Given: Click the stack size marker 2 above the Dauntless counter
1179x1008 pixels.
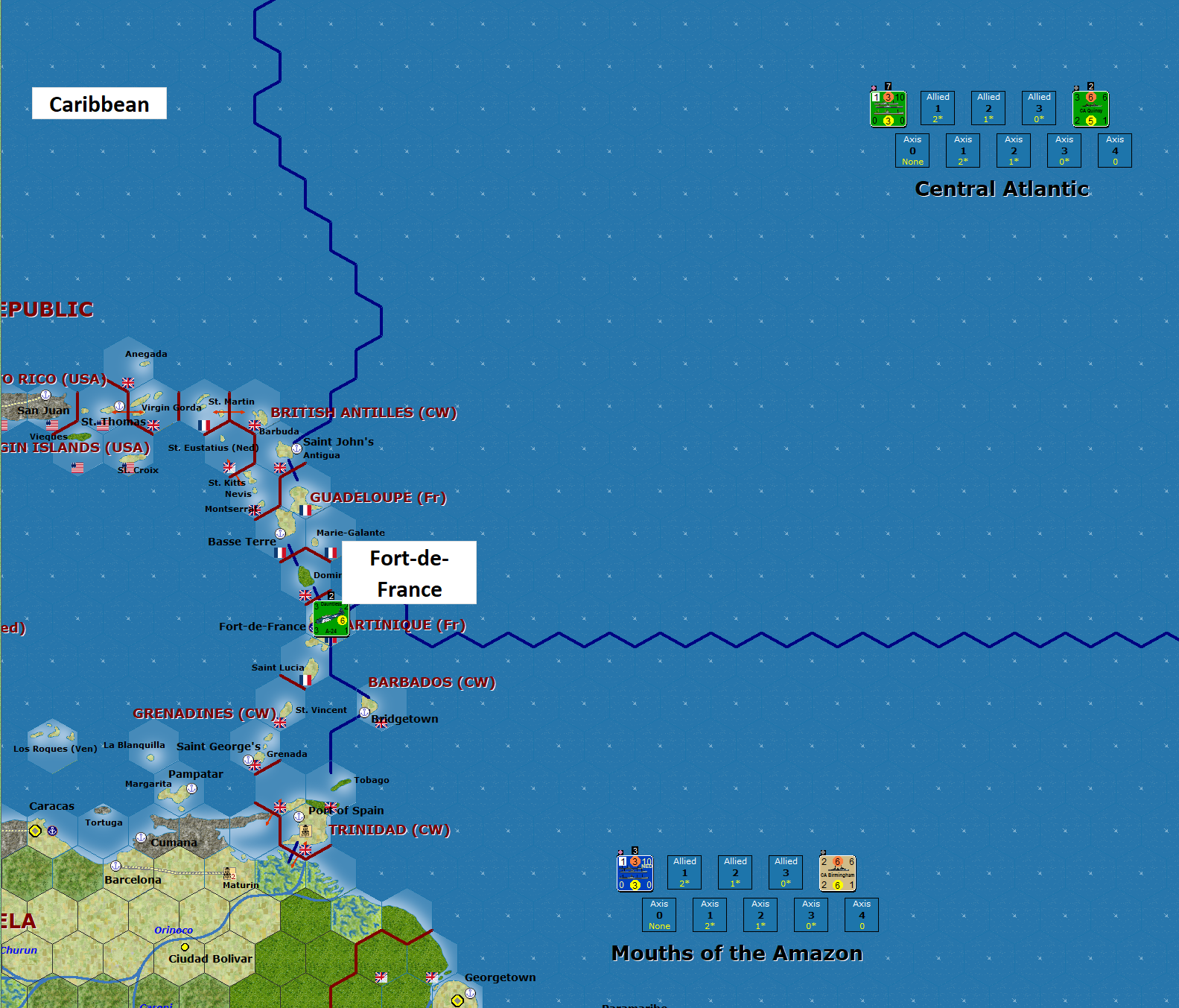Looking at the screenshot, I should [x=330, y=595].
